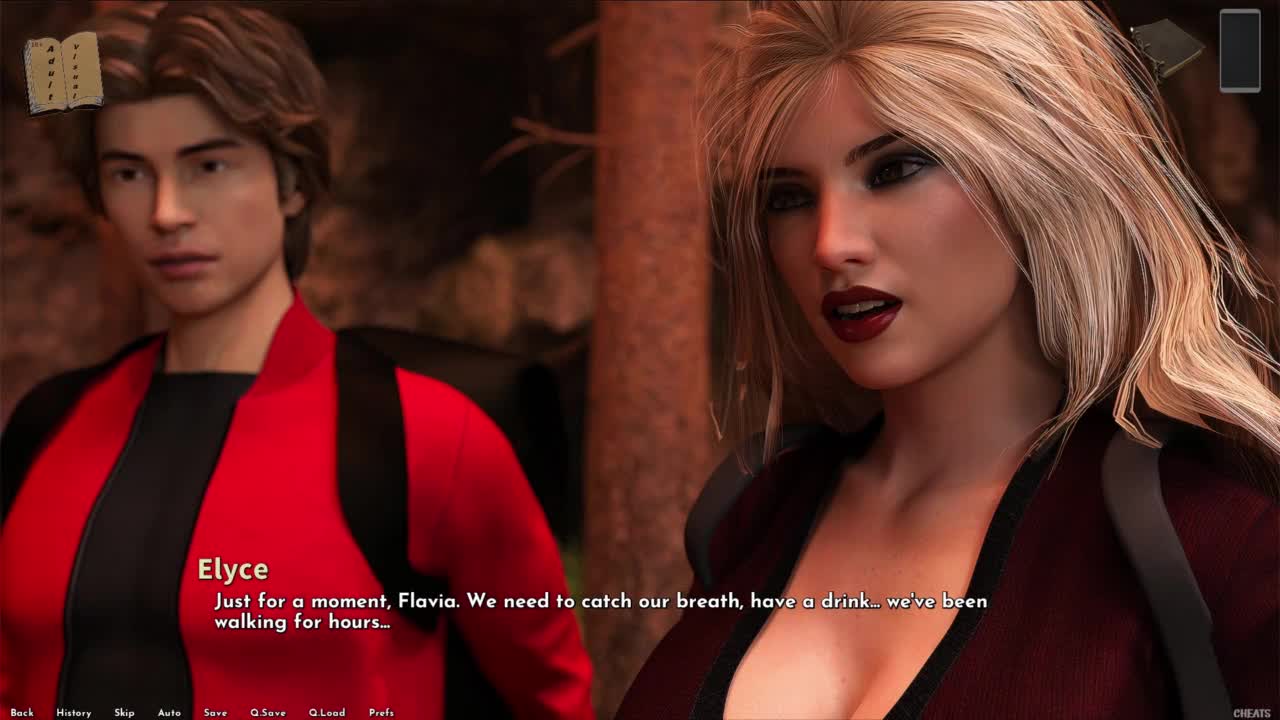Screen dimensions: 1280x720
Task: Go back one dialogue line
Action: click(22, 713)
